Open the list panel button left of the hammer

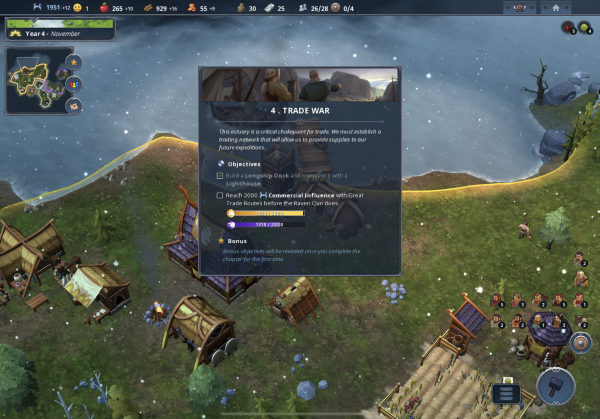coord(507,393)
